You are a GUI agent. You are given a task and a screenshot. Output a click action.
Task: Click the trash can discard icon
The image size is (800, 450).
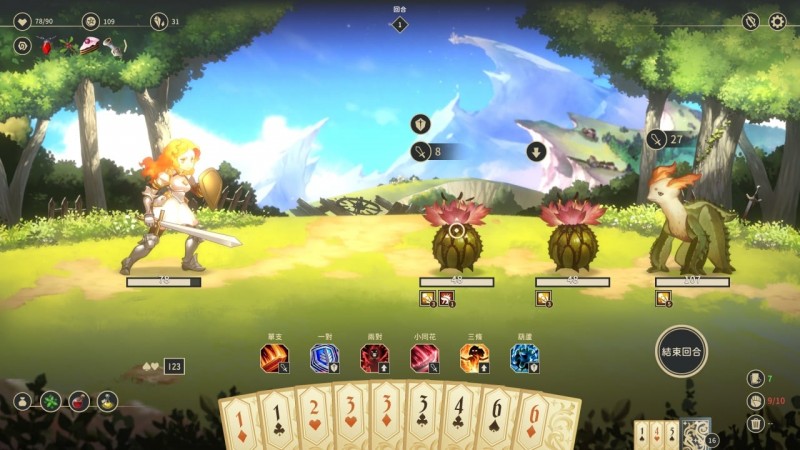point(755,424)
